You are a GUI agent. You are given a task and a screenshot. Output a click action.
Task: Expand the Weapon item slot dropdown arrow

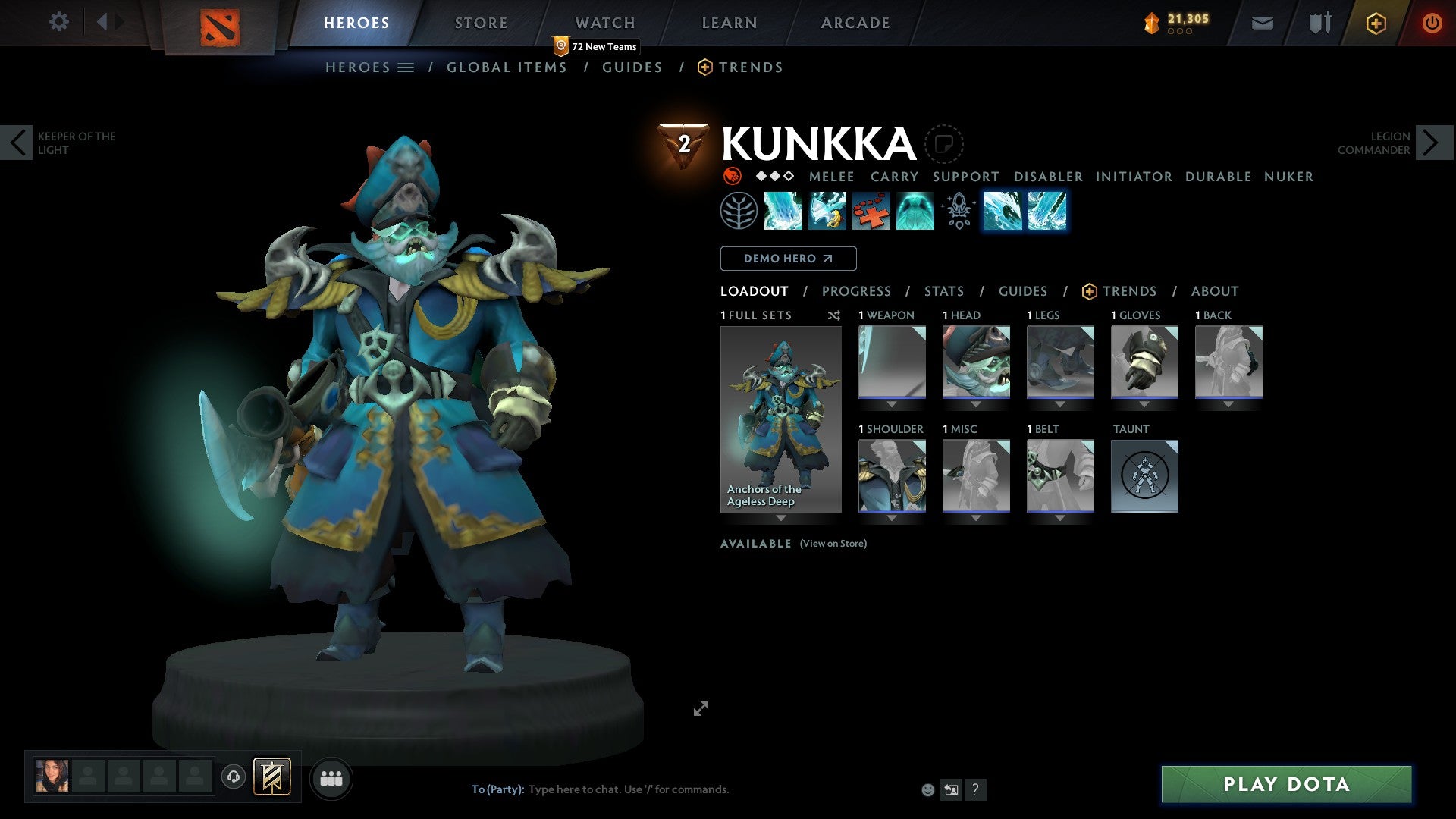[891, 403]
